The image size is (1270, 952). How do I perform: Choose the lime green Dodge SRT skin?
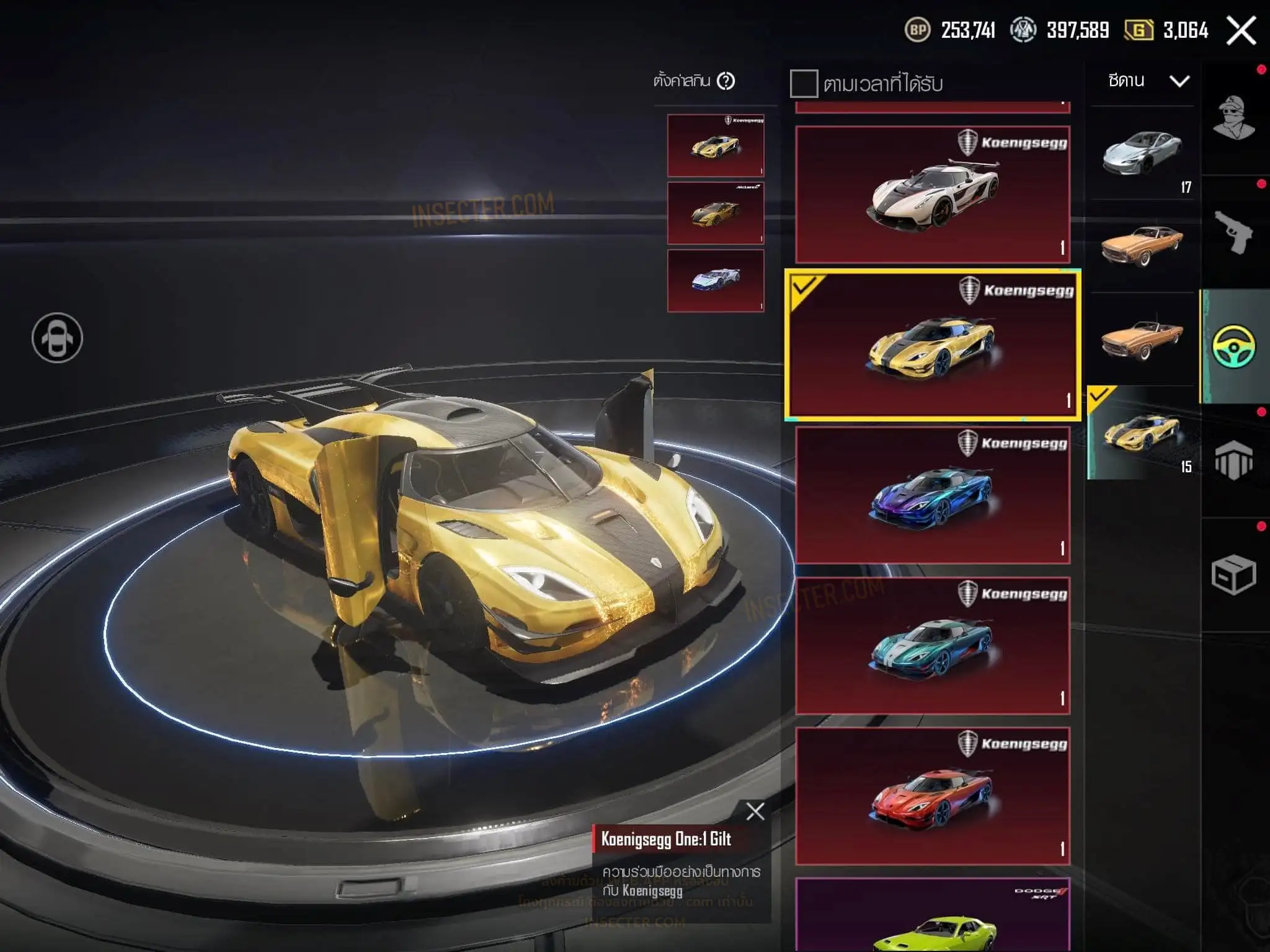click(933, 917)
